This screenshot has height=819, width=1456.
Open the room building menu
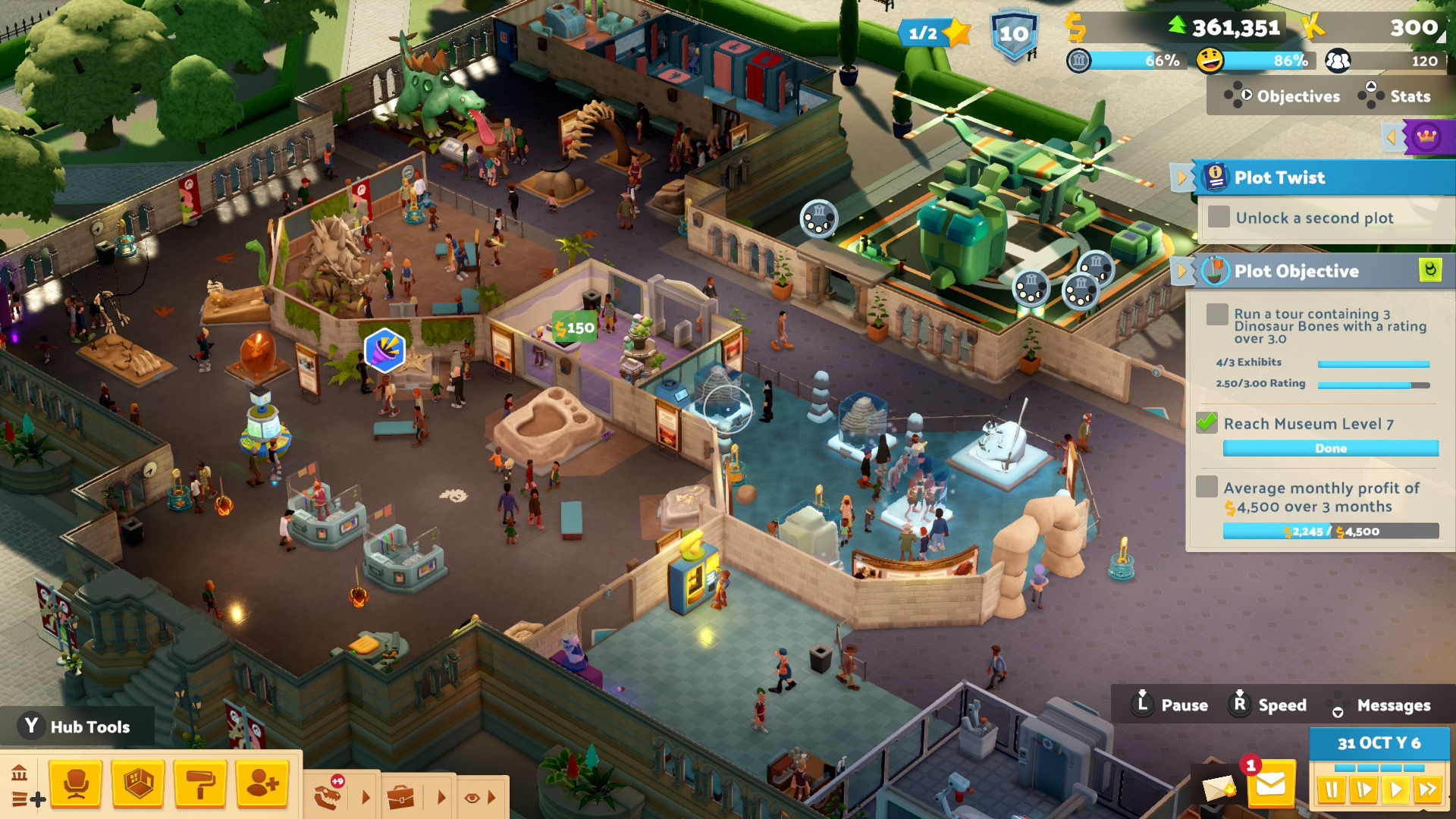tap(138, 784)
